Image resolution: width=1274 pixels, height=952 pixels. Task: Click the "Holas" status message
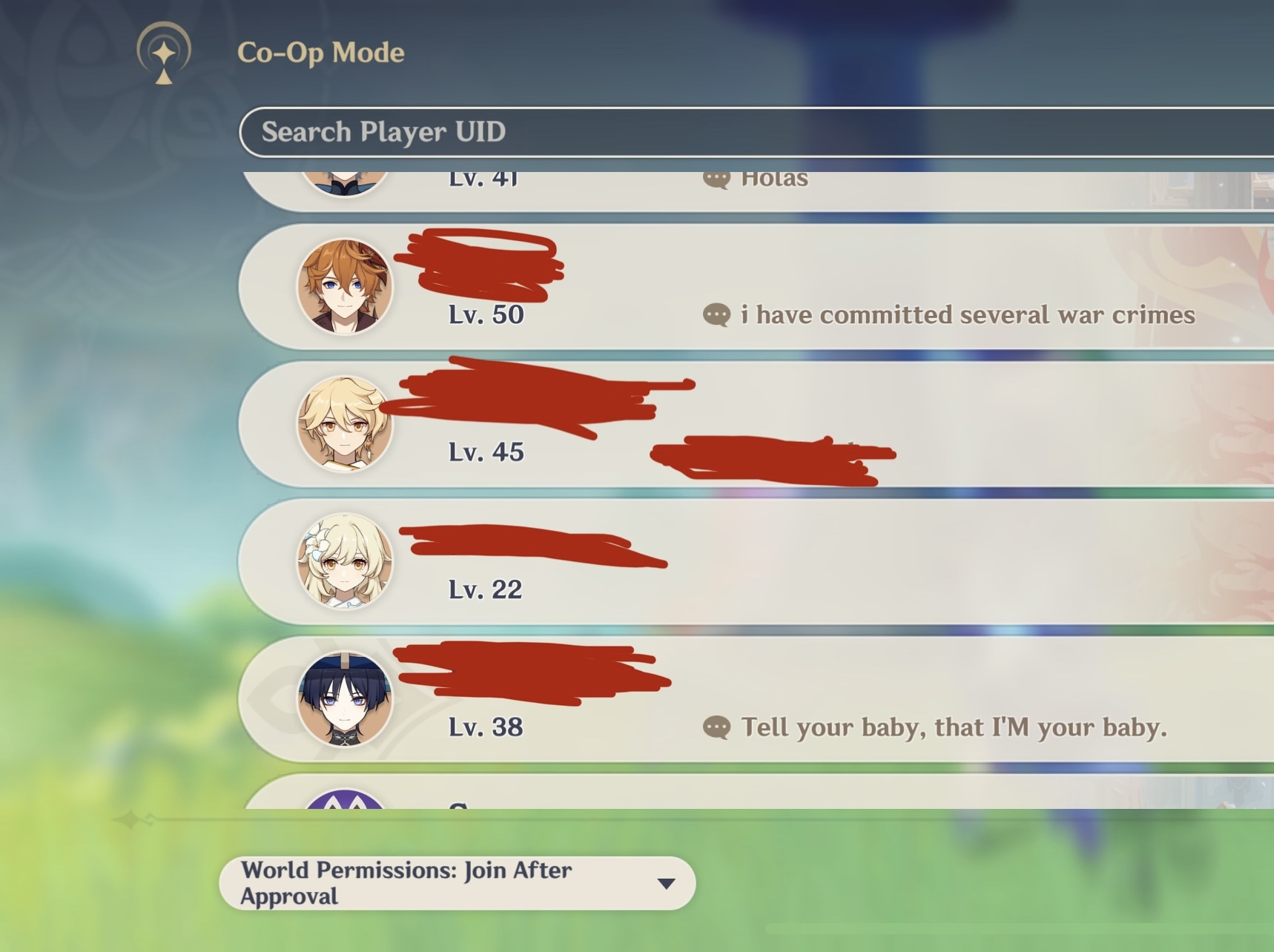coord(773,176)
